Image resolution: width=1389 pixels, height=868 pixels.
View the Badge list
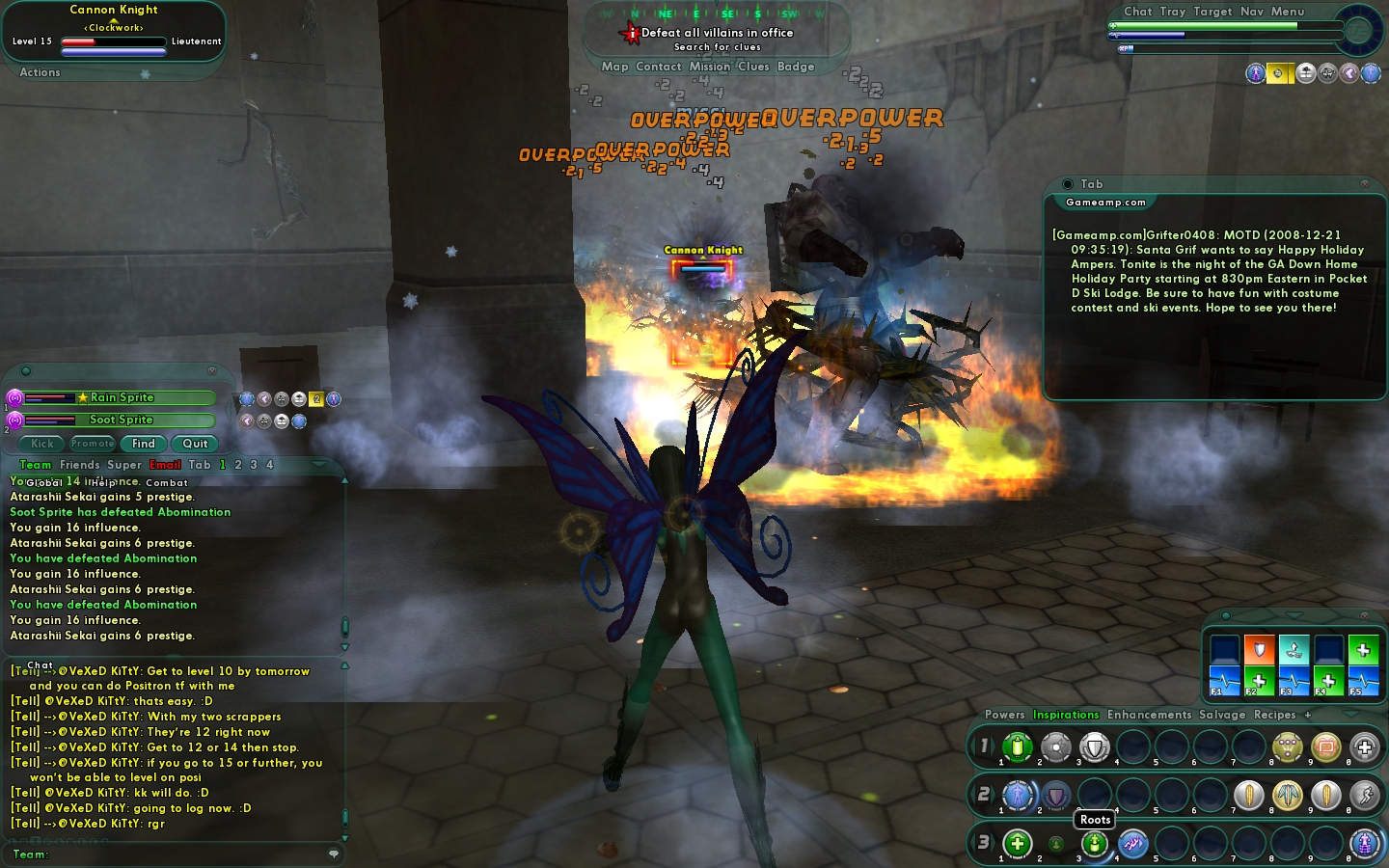(796, 67)
